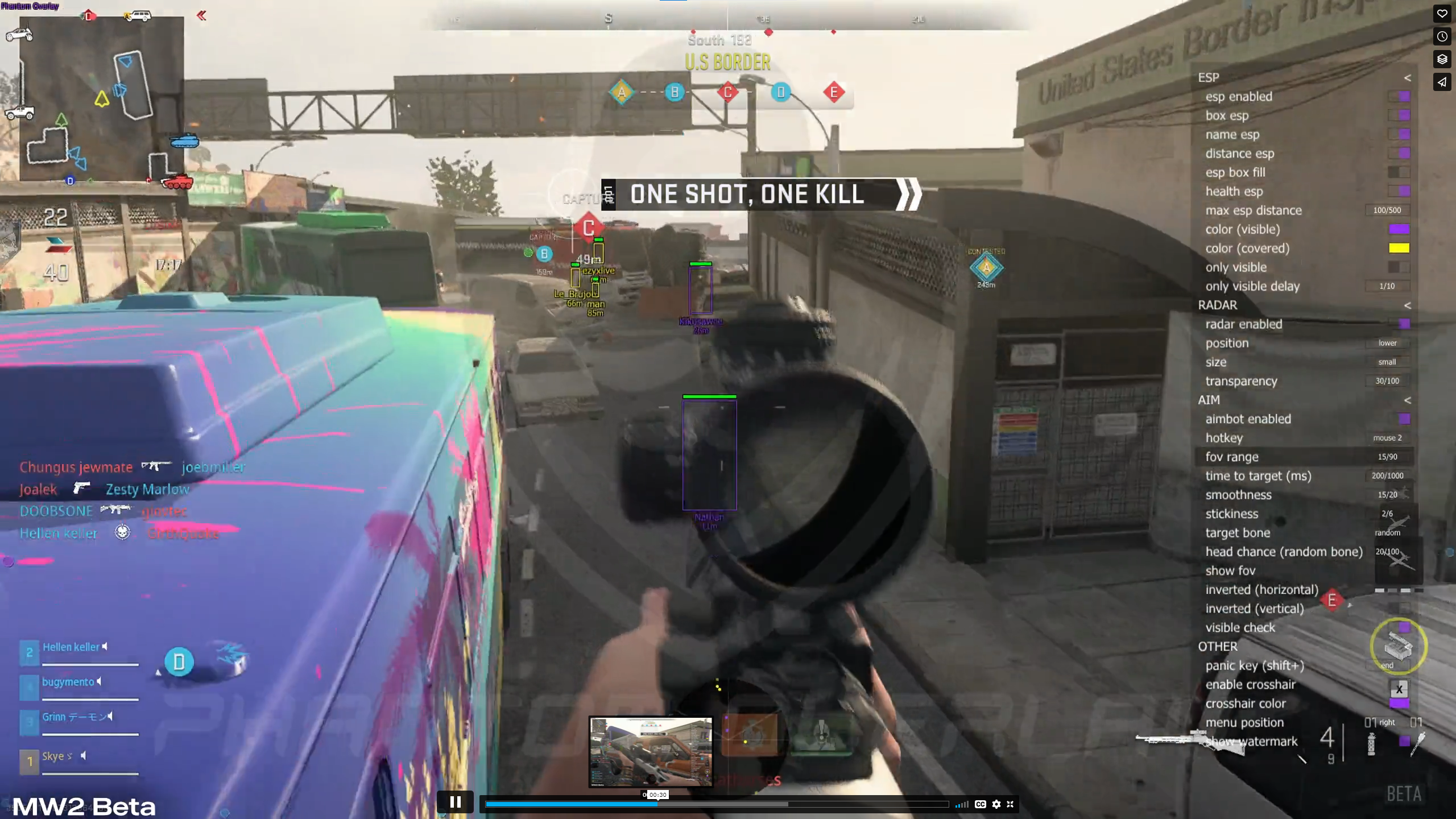
Task: Change the target bone dropdown from random
Action: point(1387,532)
